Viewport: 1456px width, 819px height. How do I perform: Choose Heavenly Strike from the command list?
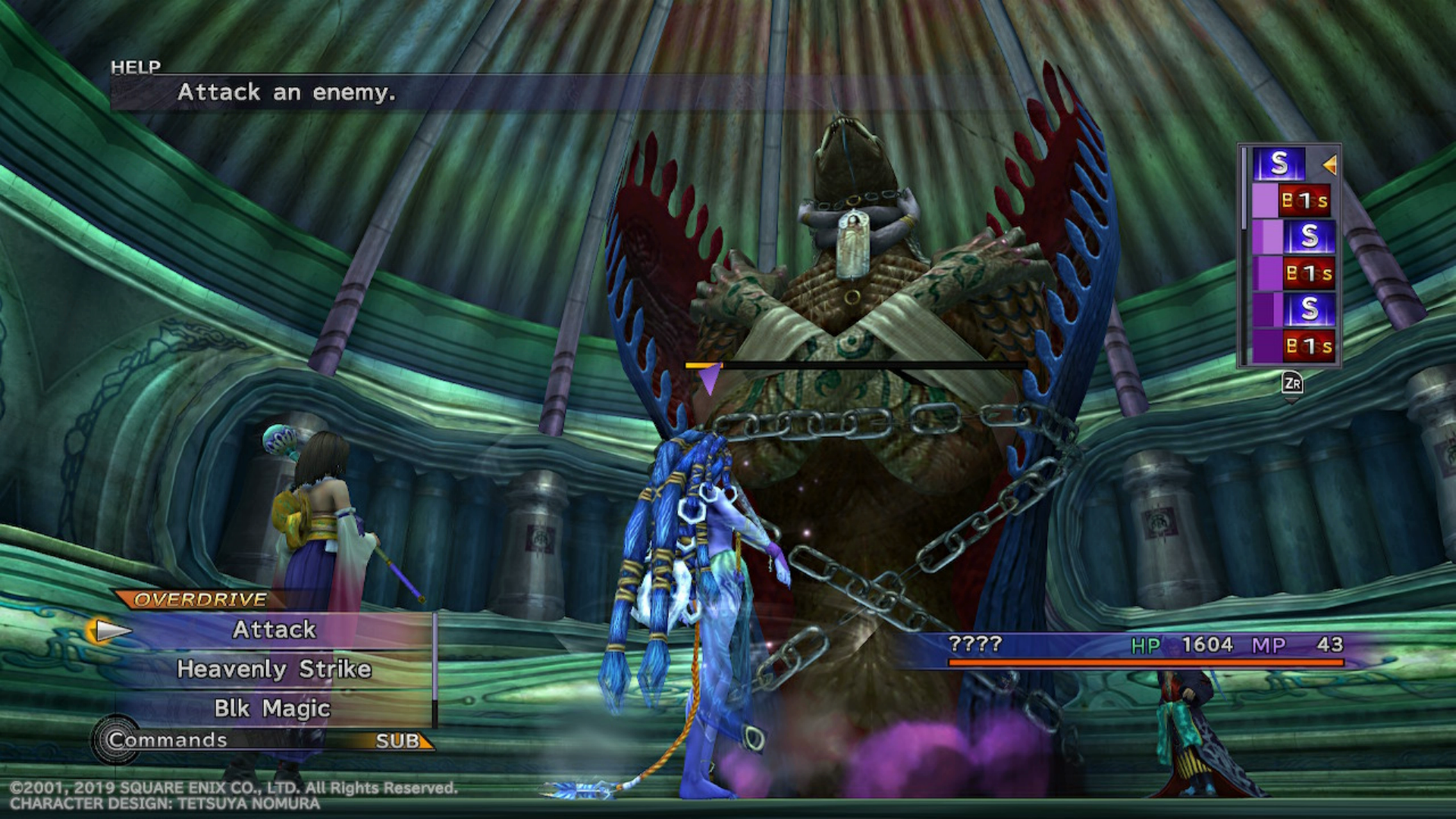[x=274, y=669]
